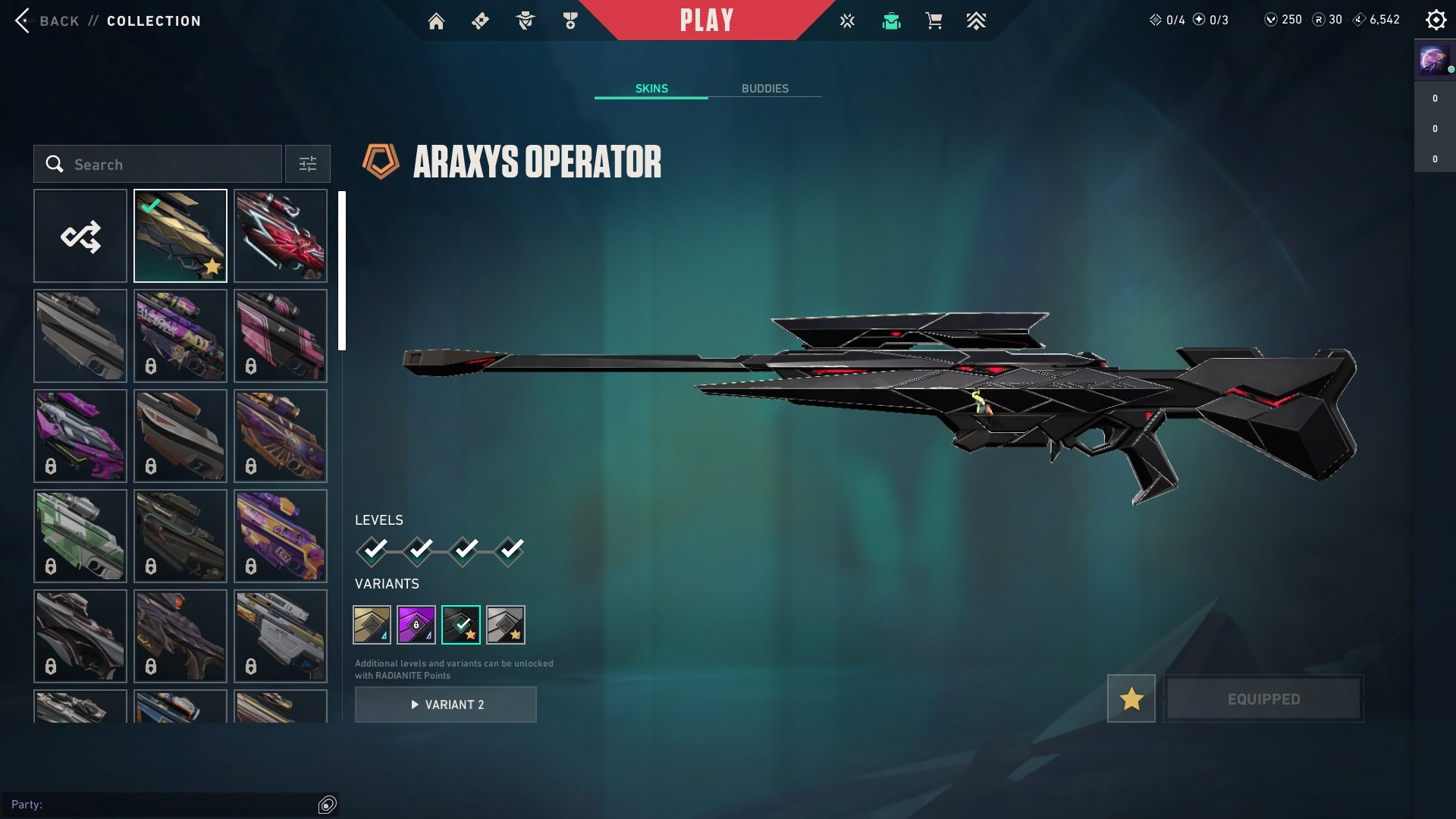Open the settings gear
The width and height of the screenshot is (1456, 819).
tap(1436, 20)
